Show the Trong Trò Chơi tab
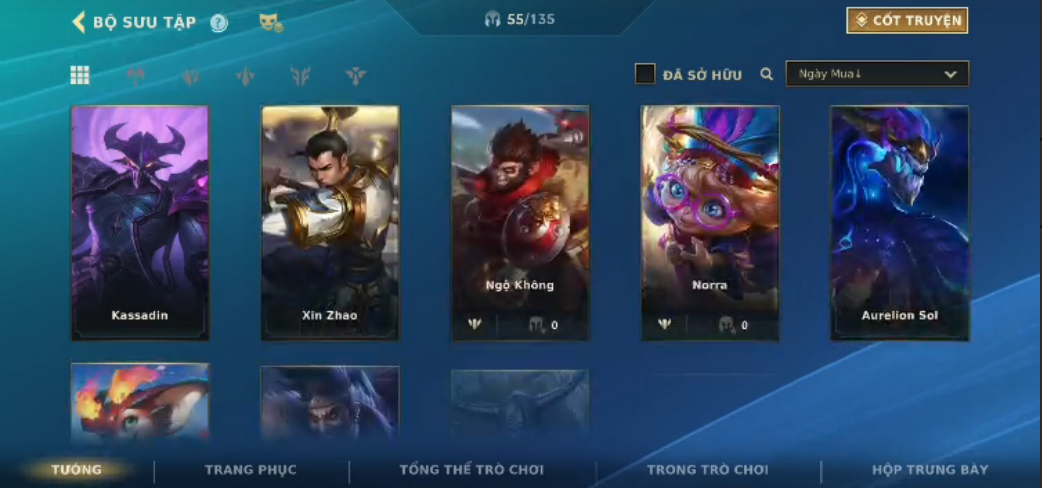1042x488 pixels. (x=708, y=469)
